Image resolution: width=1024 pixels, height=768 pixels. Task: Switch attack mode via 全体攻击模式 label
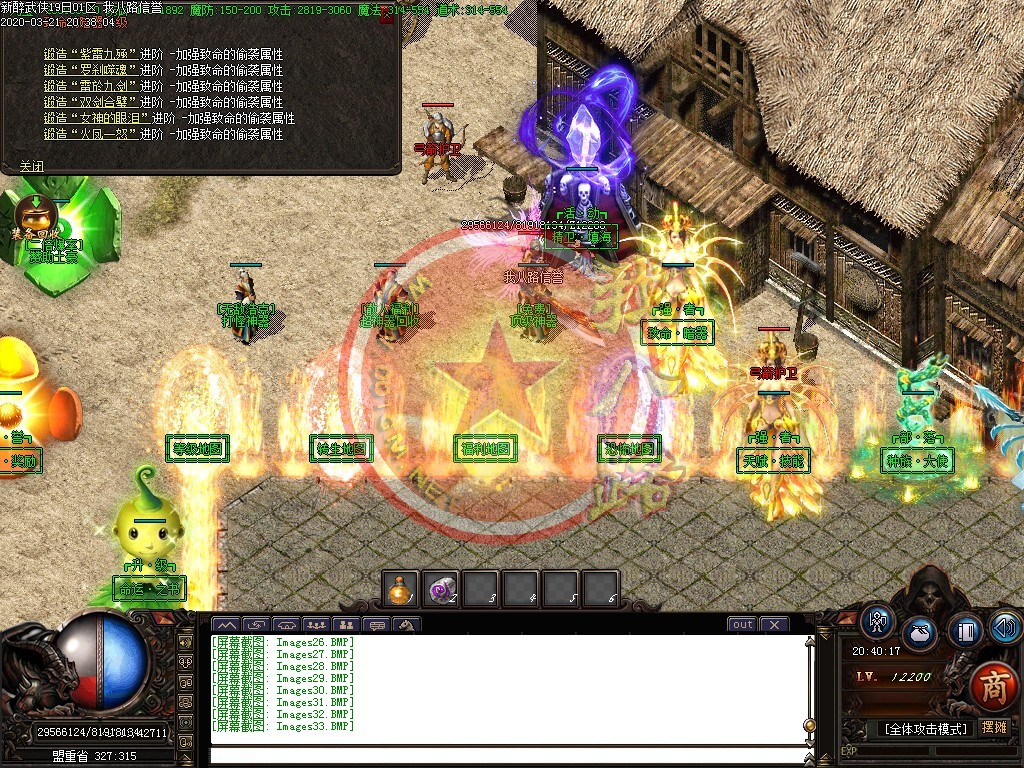point(926,729)
